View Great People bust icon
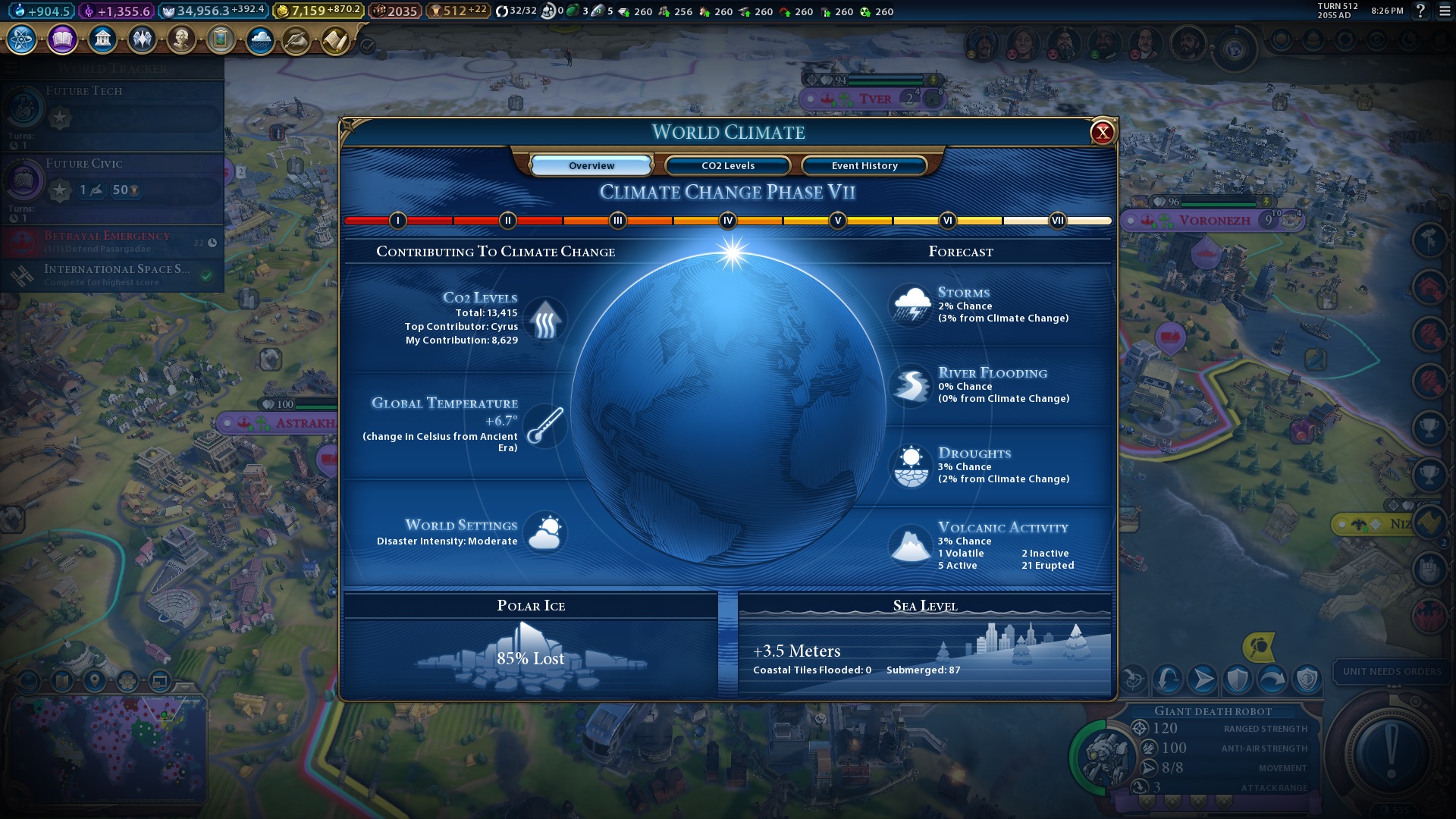 click(181, 39)
